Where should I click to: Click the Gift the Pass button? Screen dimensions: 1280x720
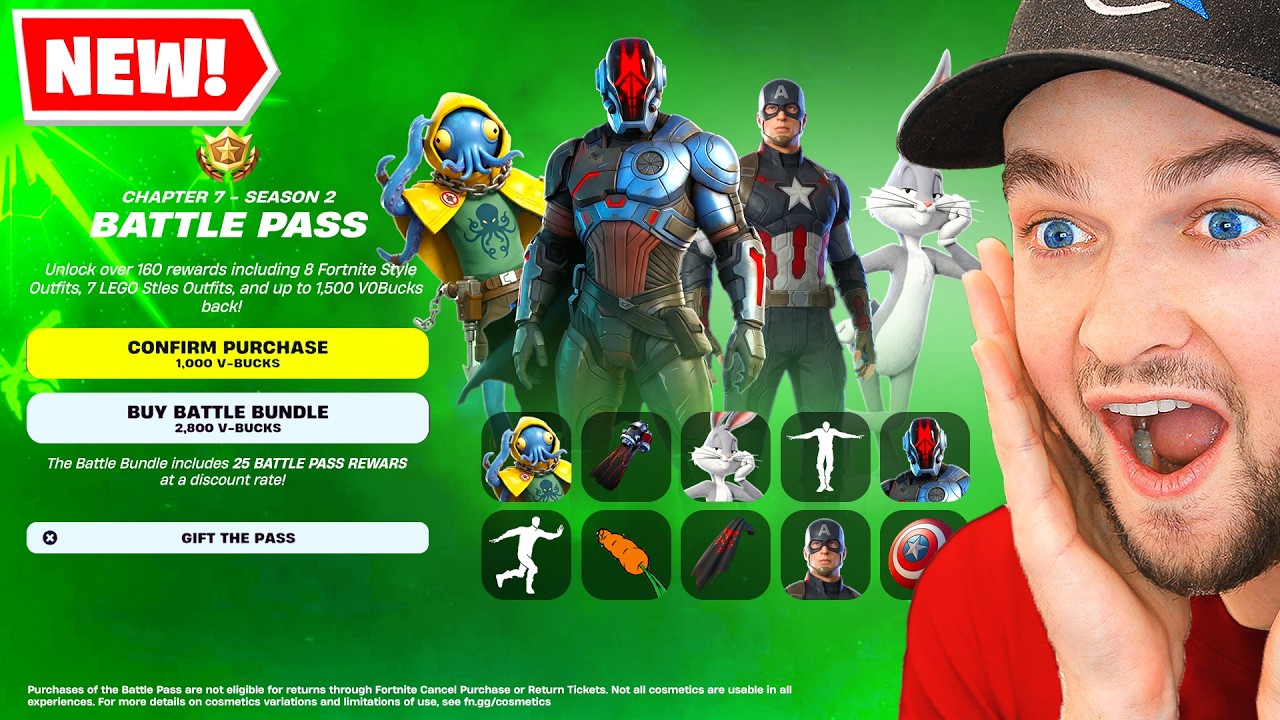point(230,538)
